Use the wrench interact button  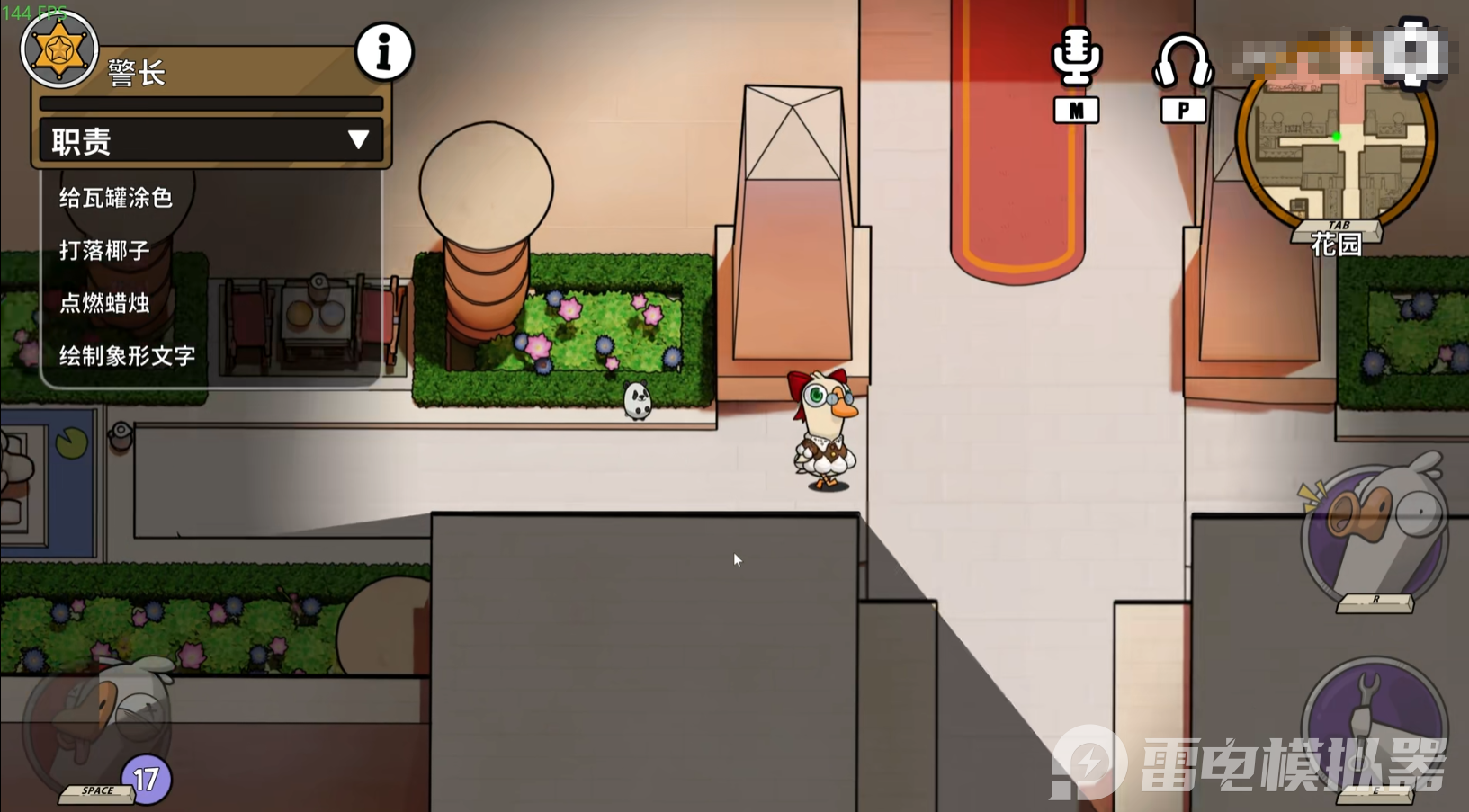[1373, 725]
